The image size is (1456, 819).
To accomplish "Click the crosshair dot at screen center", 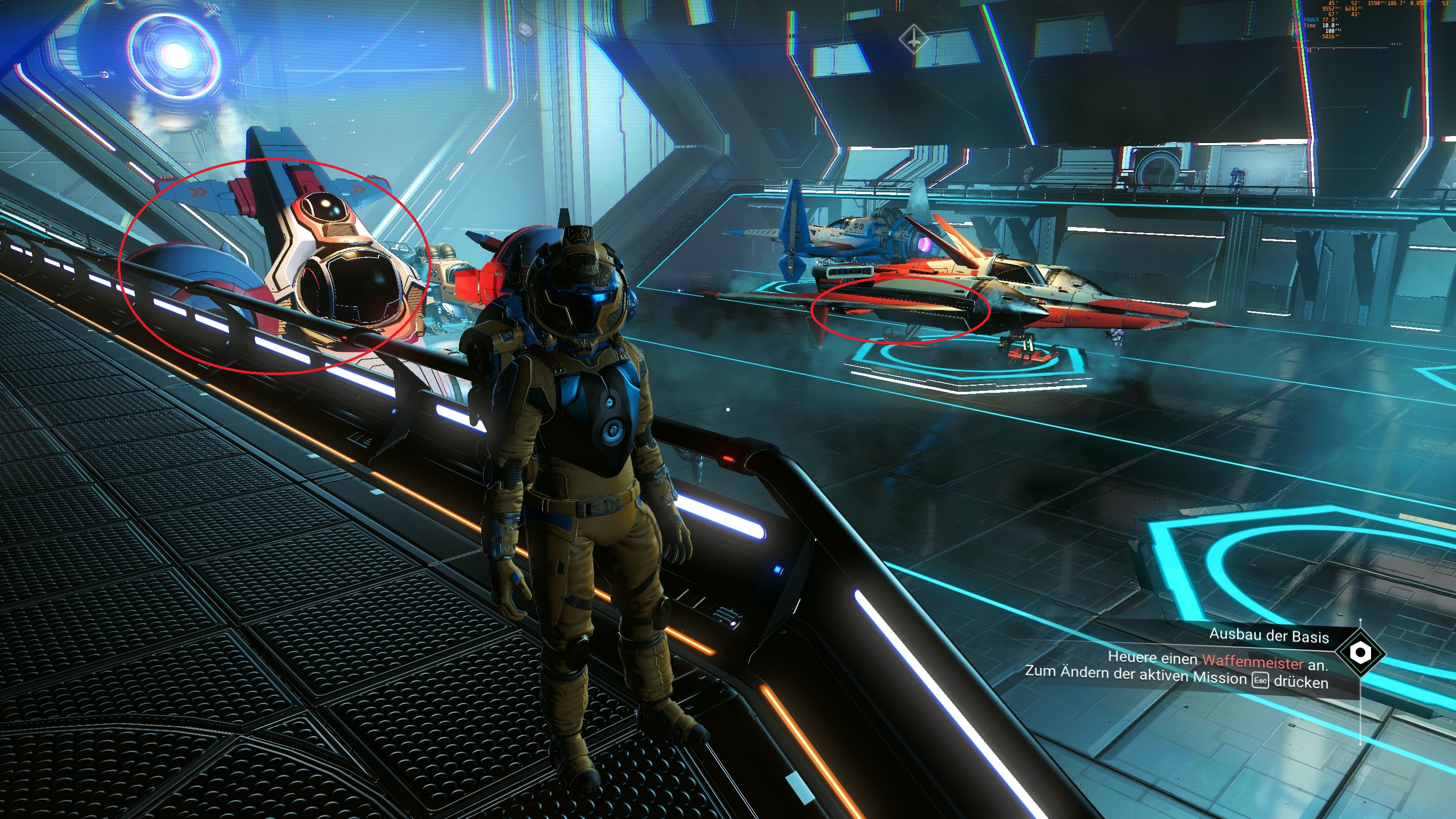I will click(728, 409).
